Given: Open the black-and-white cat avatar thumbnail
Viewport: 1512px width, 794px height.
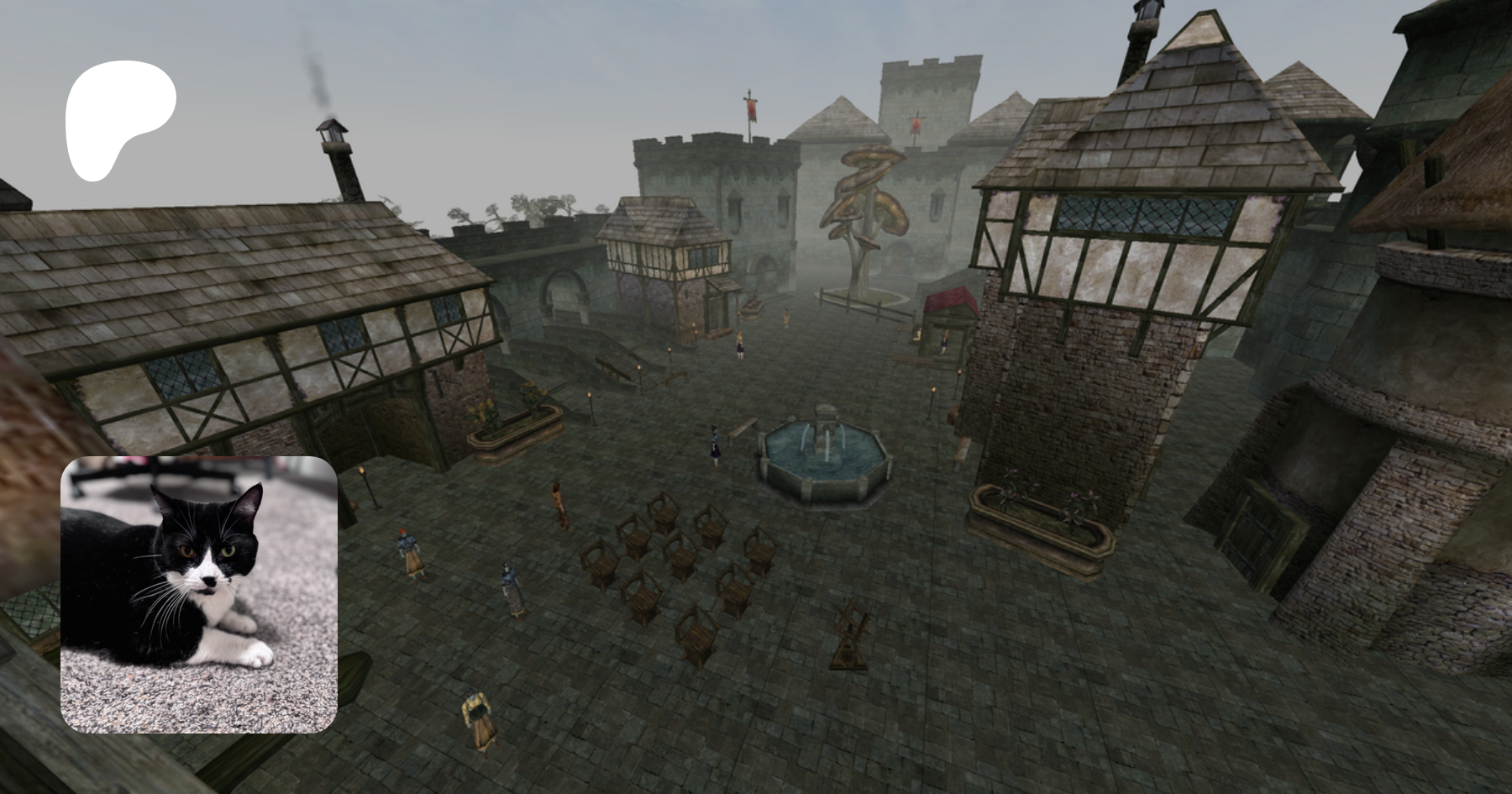Looking at the screenshot, I should click(x=199, y=594).
